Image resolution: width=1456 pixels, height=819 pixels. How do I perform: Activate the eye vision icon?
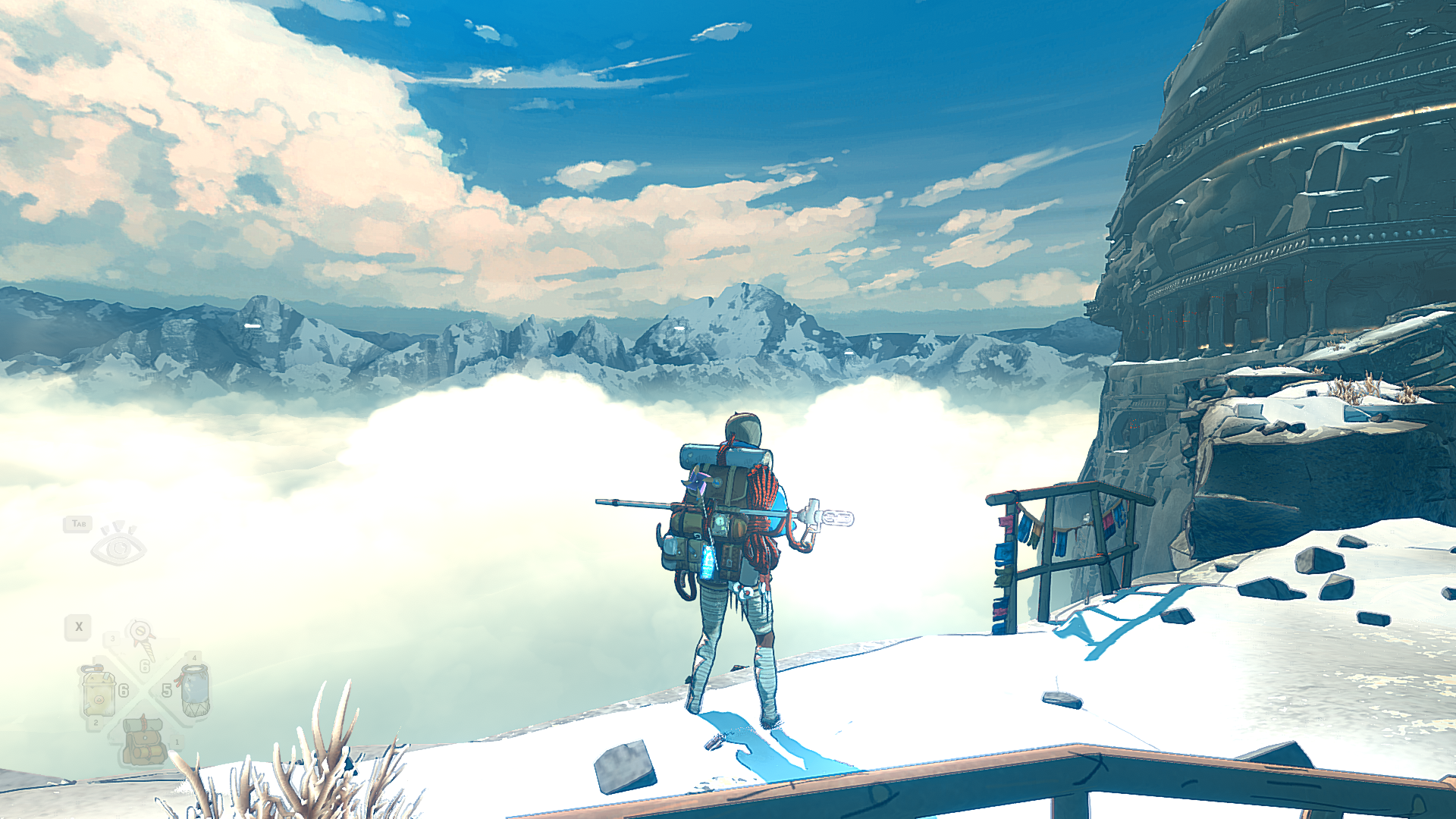pyautogui.click(x=118, y=544)
